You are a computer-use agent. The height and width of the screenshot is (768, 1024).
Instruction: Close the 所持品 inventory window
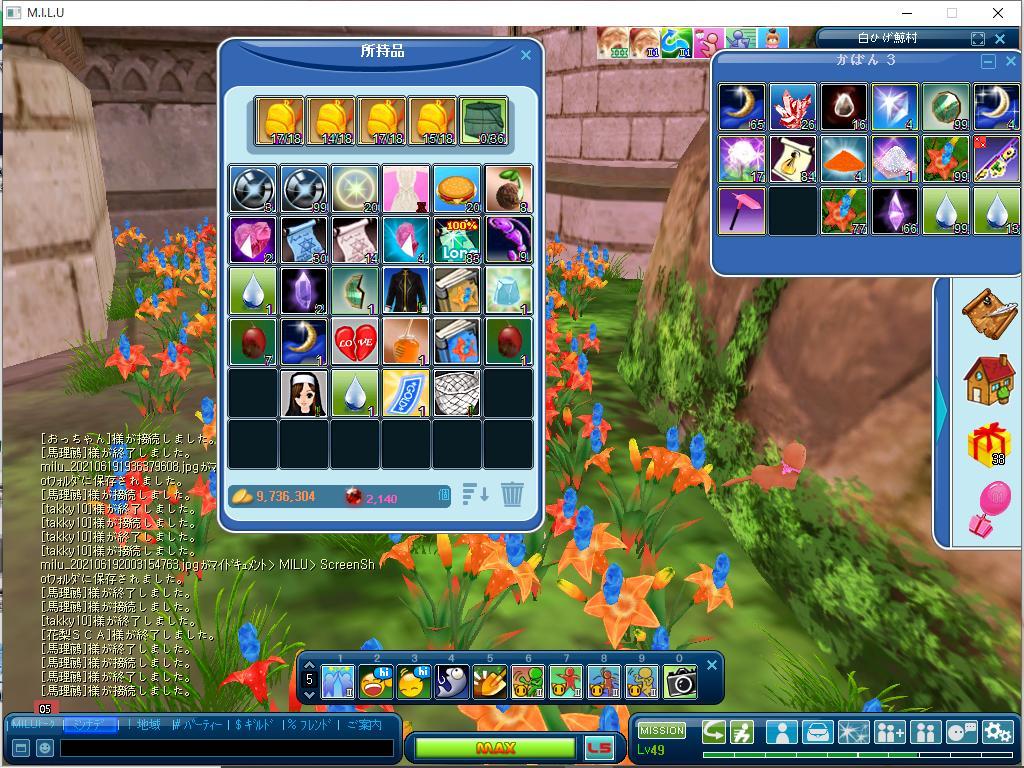[x=526, y=56]
